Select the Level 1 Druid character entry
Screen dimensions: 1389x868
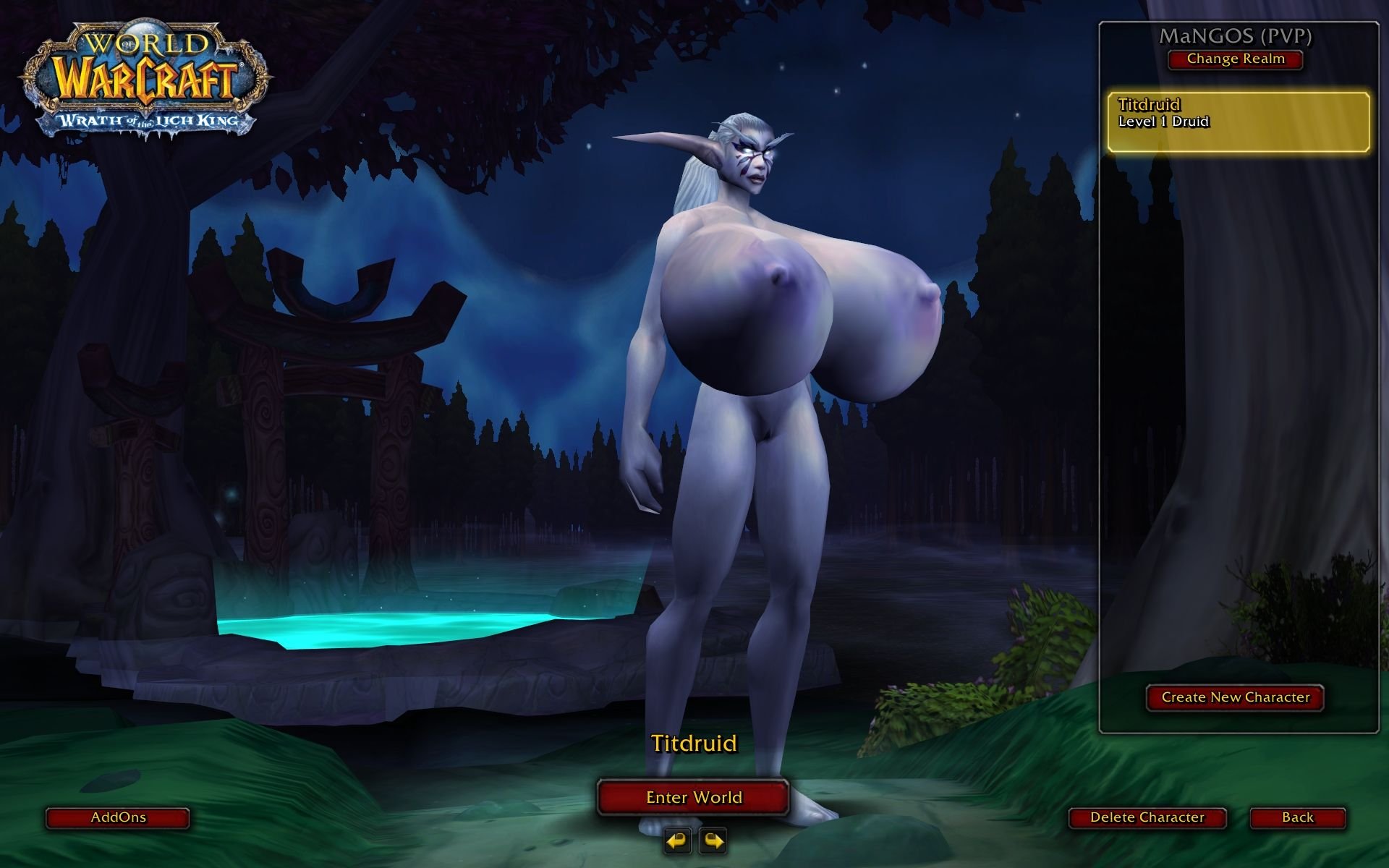pyautogui.click(x=1238, y=122)
